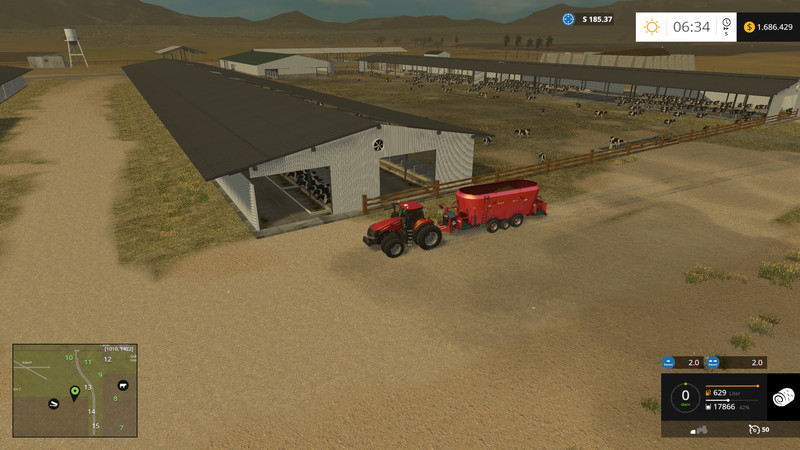Click the sunny weather icon
The height and width of the screenshot is (450, 800).
652,27
